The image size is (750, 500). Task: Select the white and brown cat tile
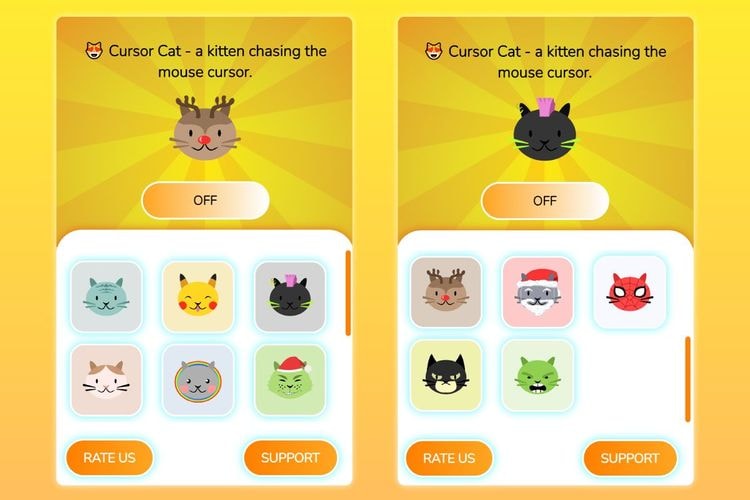coord(106,380)
